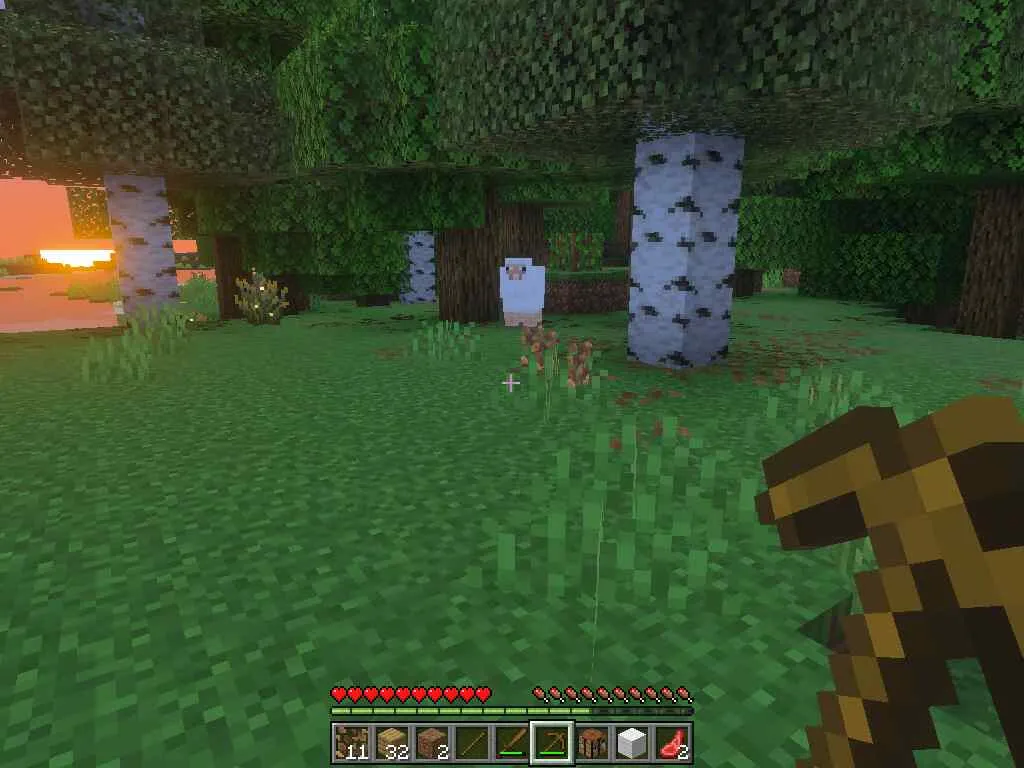The height and width of the screenshot is (768, 1024).
Task: Equip the wooden sword slot
Action: coord(511,742)
